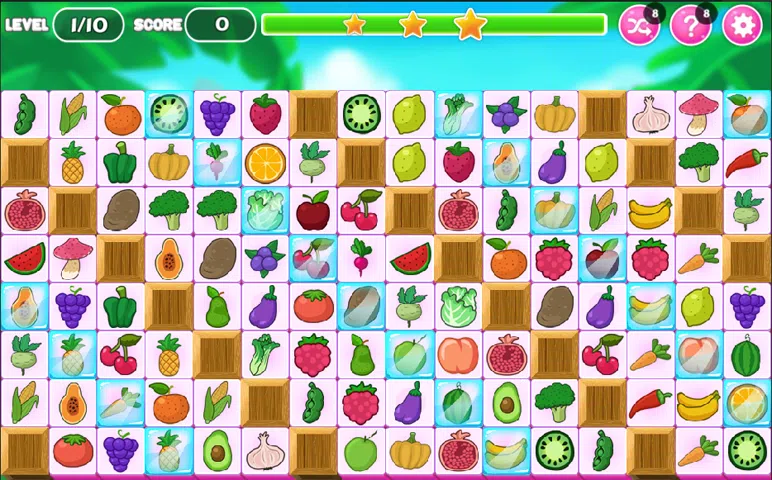Click the frozen whole watermelon tile
The height and width of the screenshot is (480, 772).
pos(457,403)
